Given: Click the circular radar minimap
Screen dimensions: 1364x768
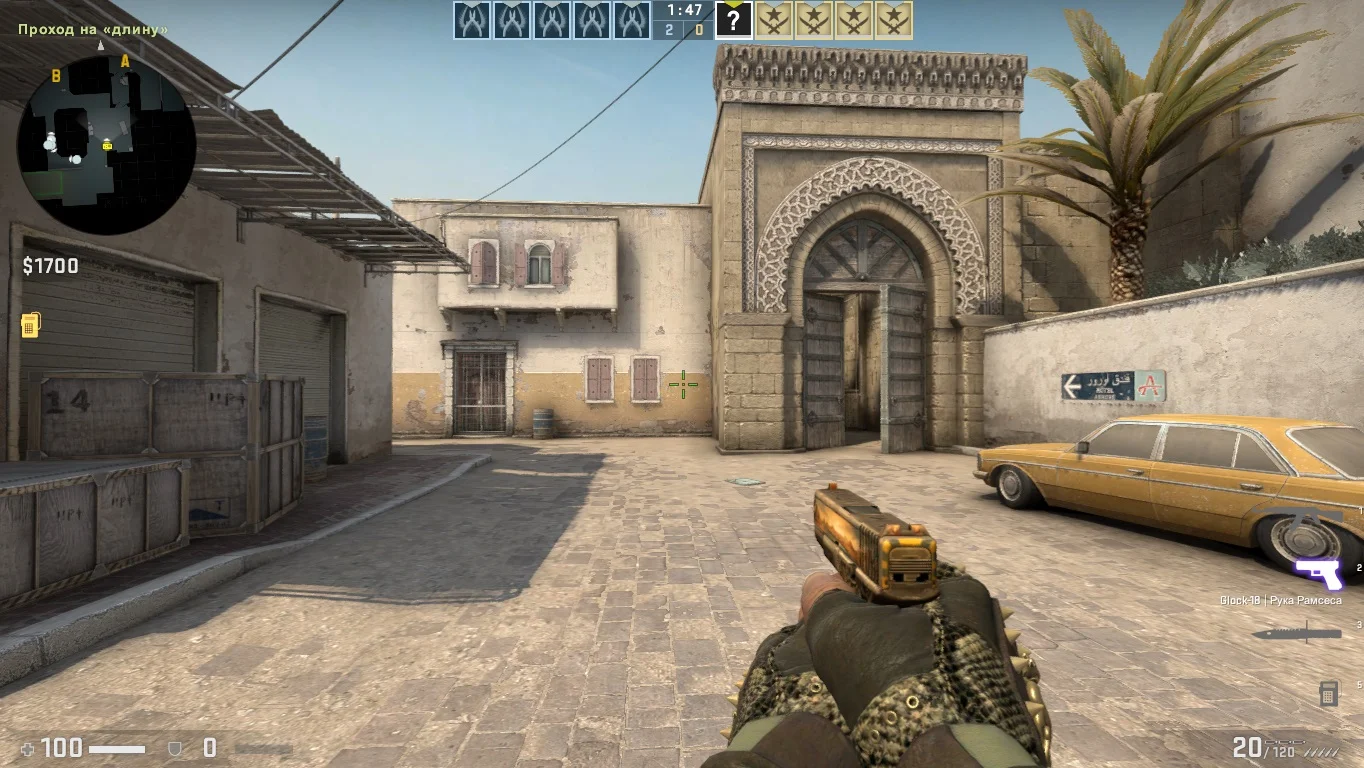Looking at the screenshot, I should 106,144.
